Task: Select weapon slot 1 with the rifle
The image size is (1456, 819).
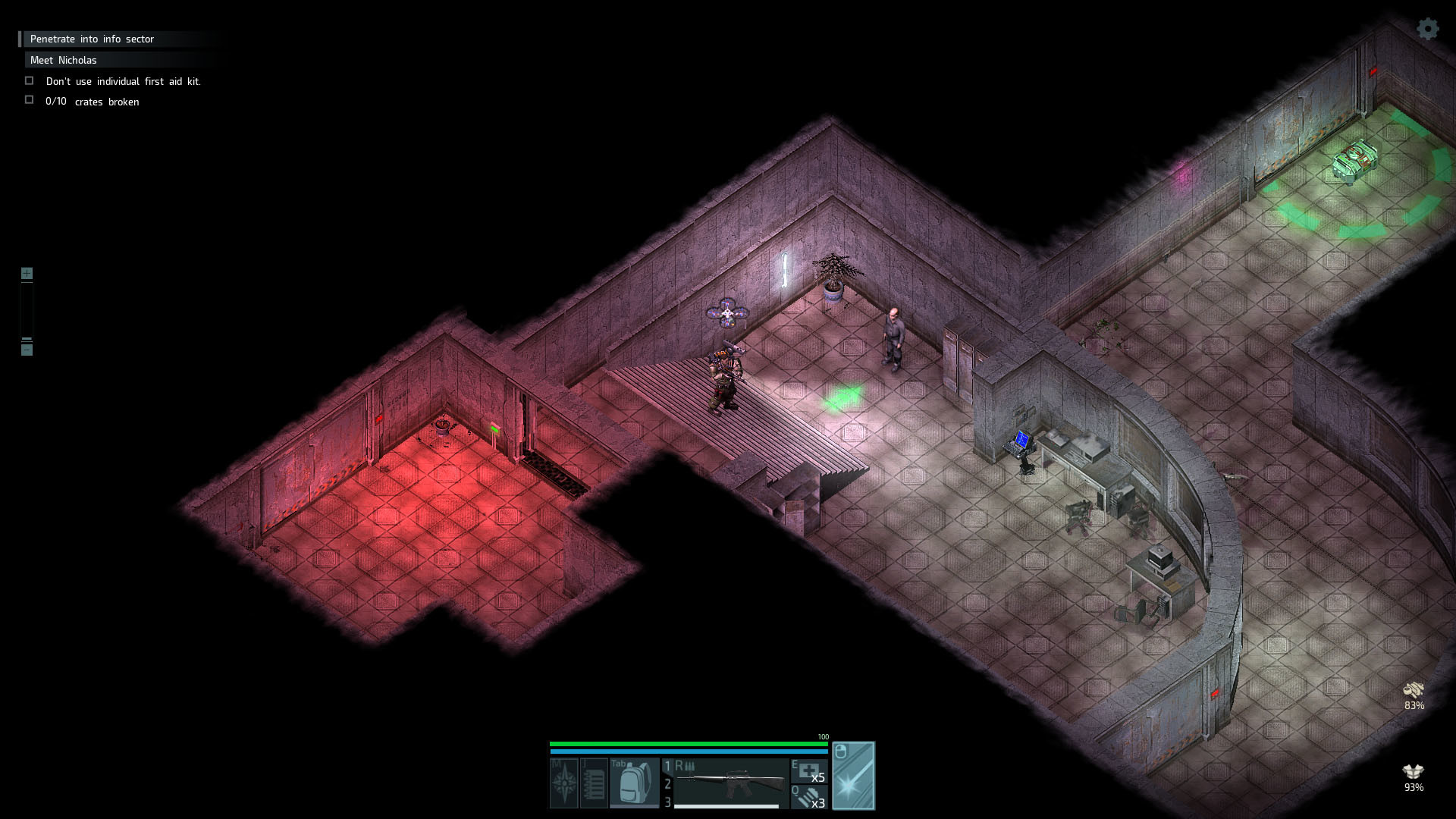Action: 667,766
